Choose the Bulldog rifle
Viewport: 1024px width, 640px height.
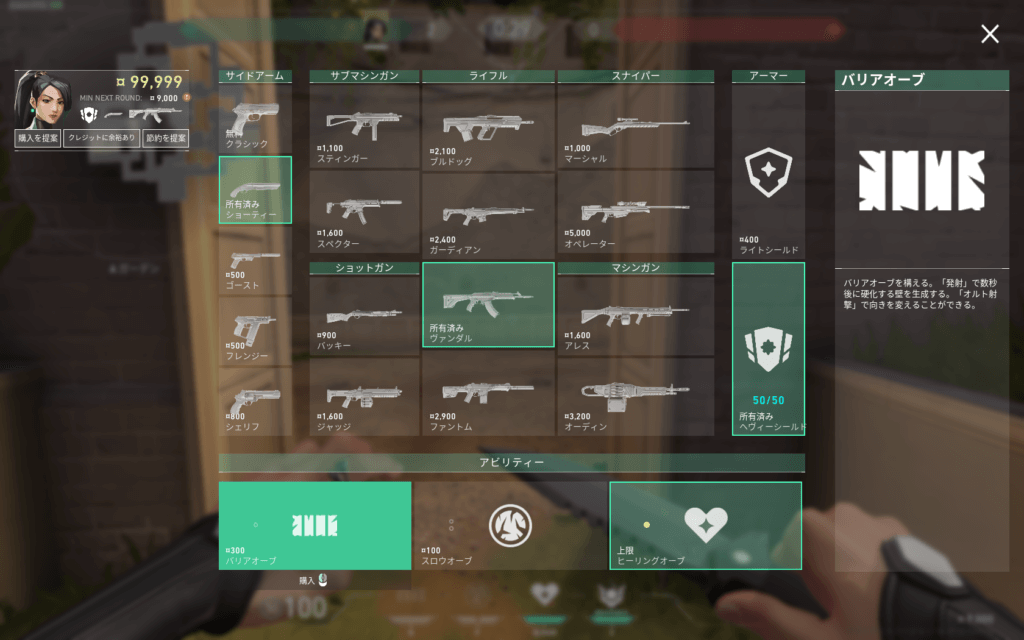(x=488, y=126)
